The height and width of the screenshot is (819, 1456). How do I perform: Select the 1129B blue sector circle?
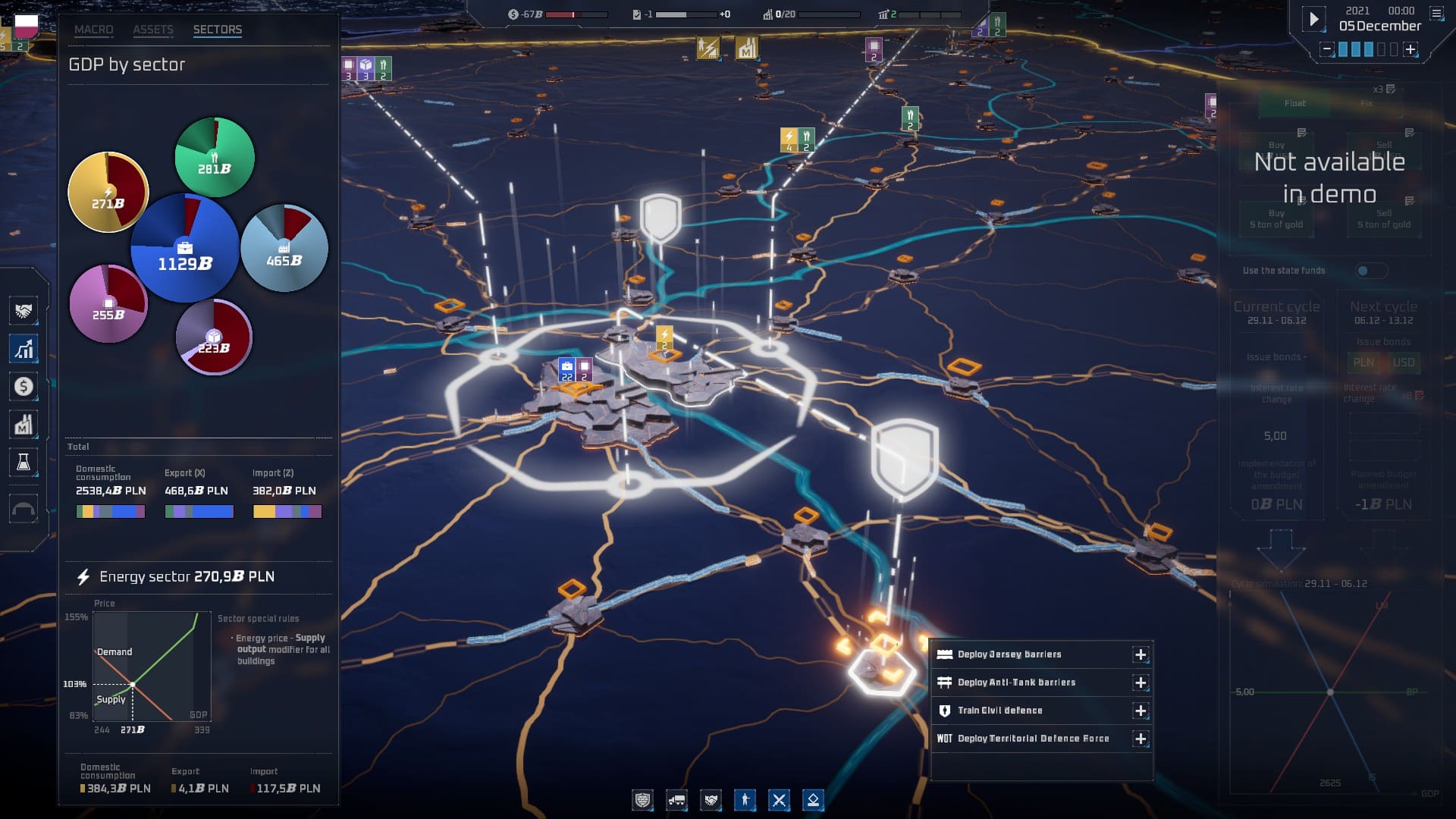tap(184, 249)
